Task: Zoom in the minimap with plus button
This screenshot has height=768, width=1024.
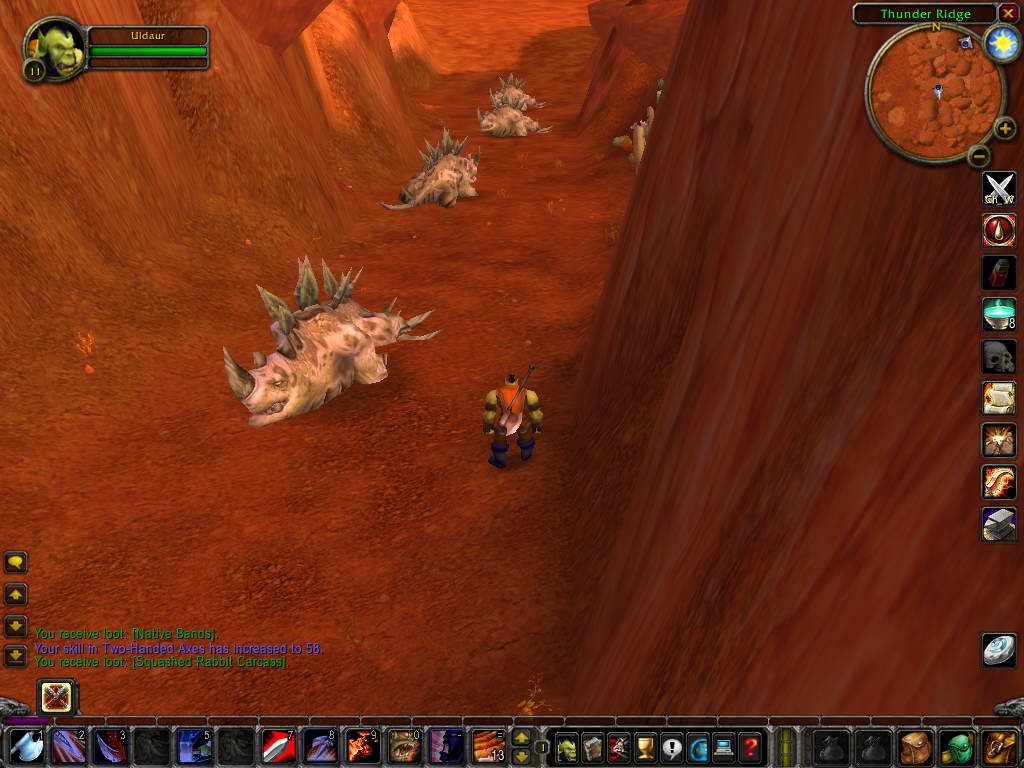Action: coord(1005,129)
